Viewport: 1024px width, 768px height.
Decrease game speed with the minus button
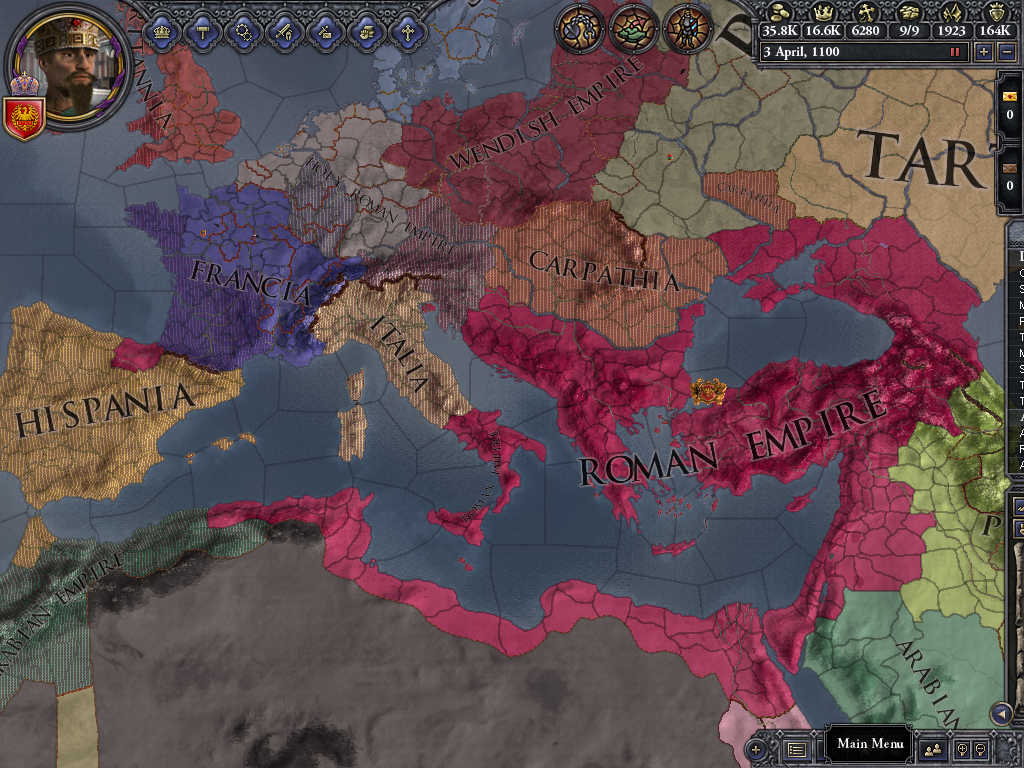1008,52
